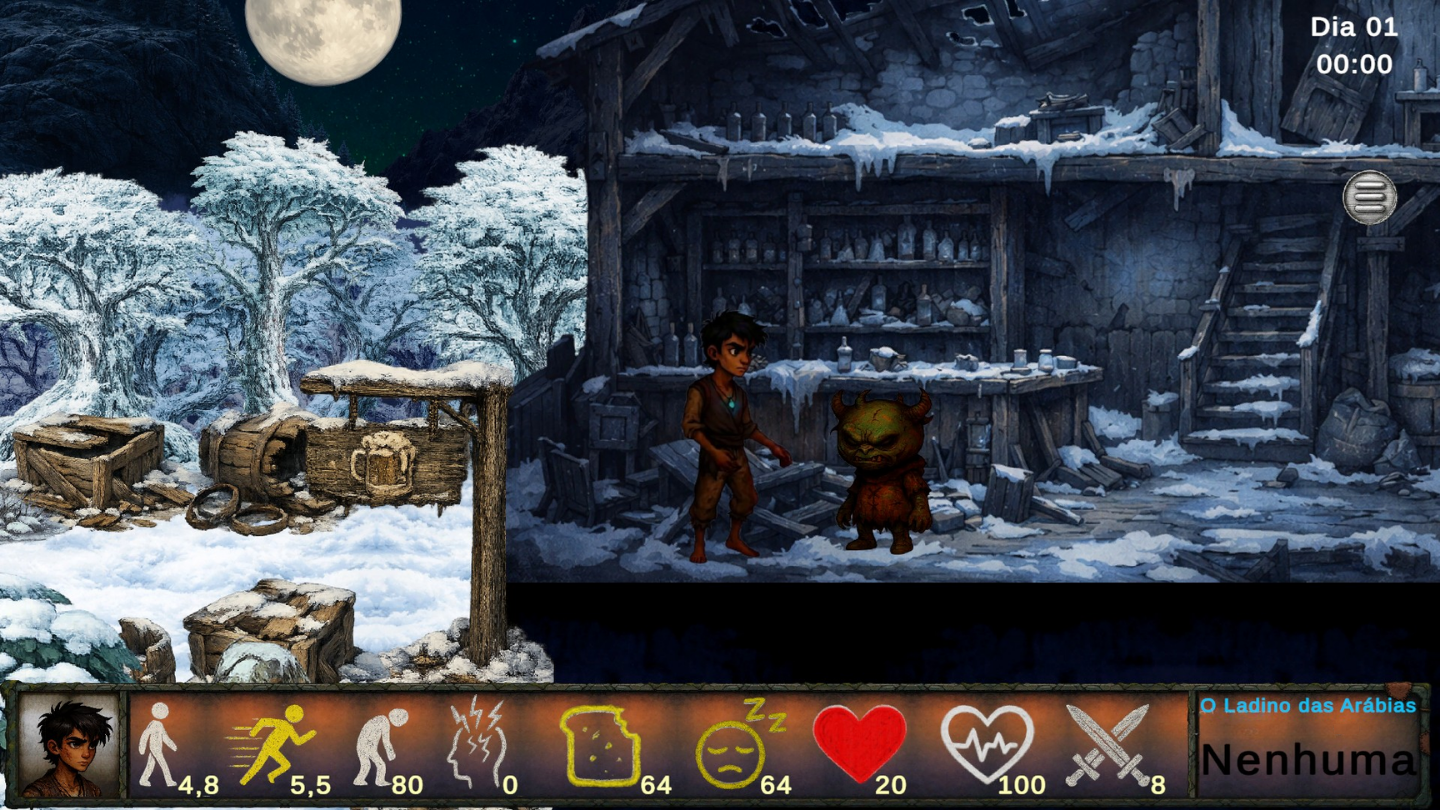Click the small horned creature

point(879,470)
